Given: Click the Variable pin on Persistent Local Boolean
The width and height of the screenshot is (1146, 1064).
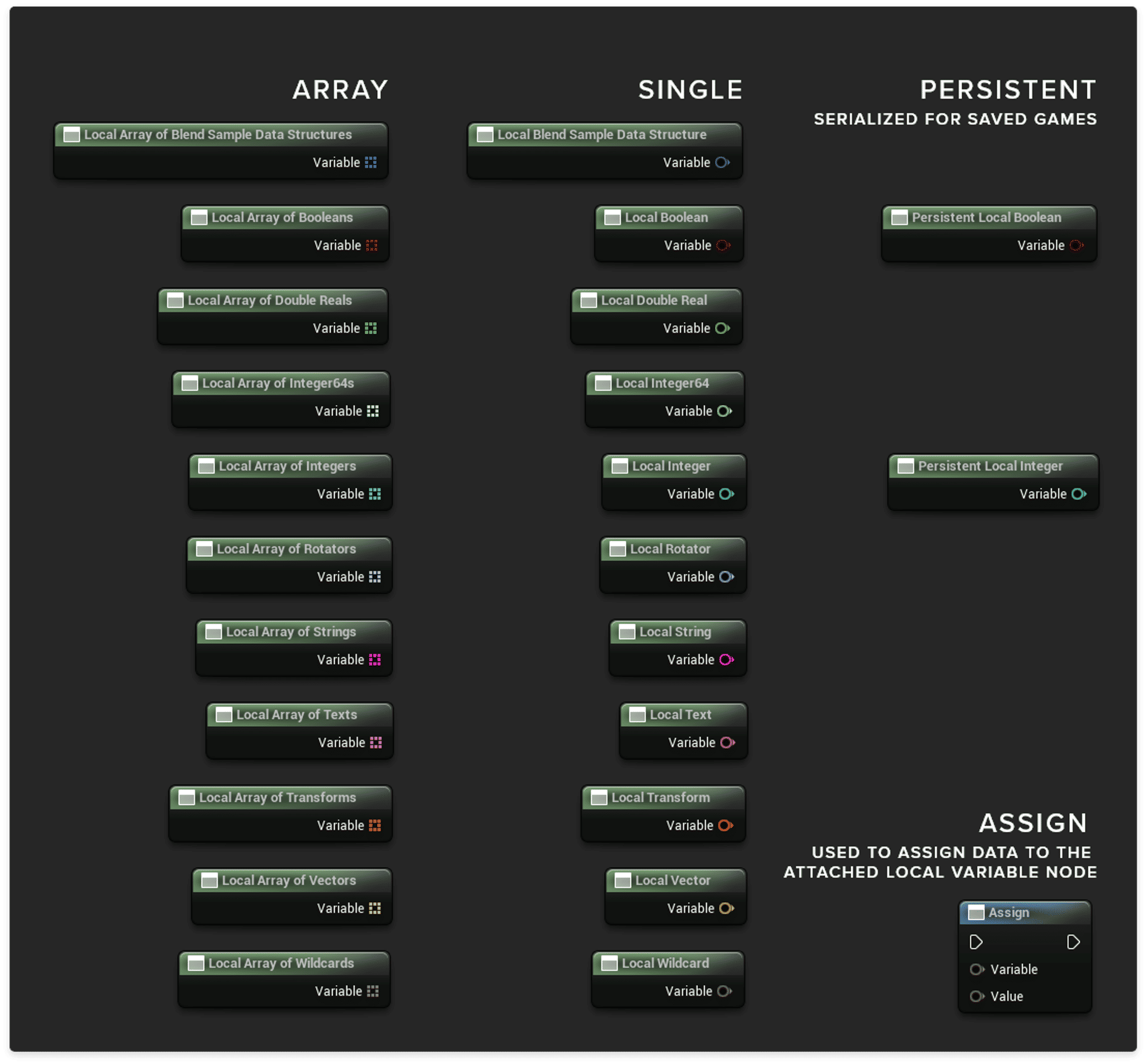Looking at the screenshot, I should pos(1076,244).
